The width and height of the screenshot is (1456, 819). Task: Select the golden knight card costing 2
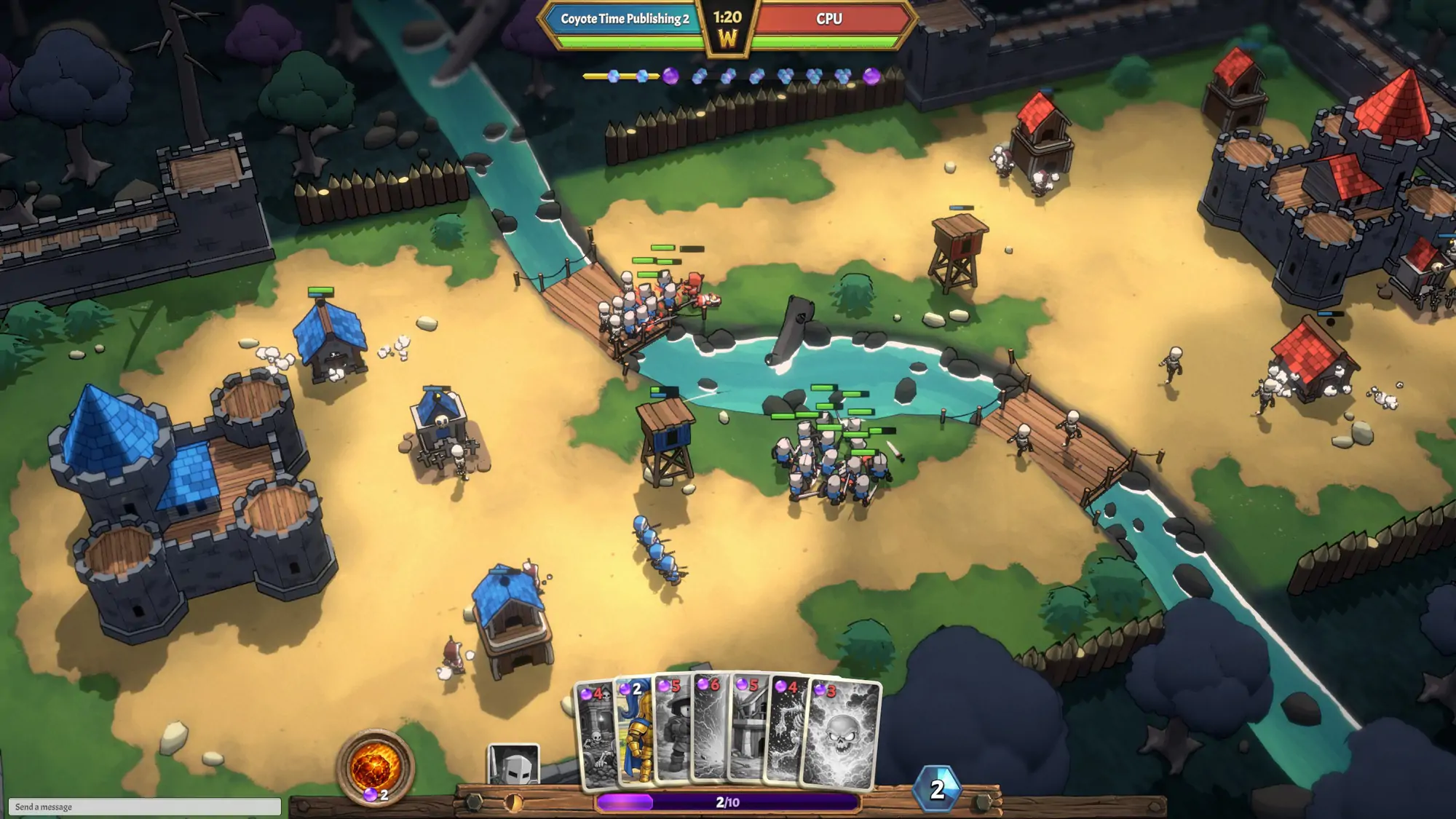pyautogui.click(x=635, y=735)
